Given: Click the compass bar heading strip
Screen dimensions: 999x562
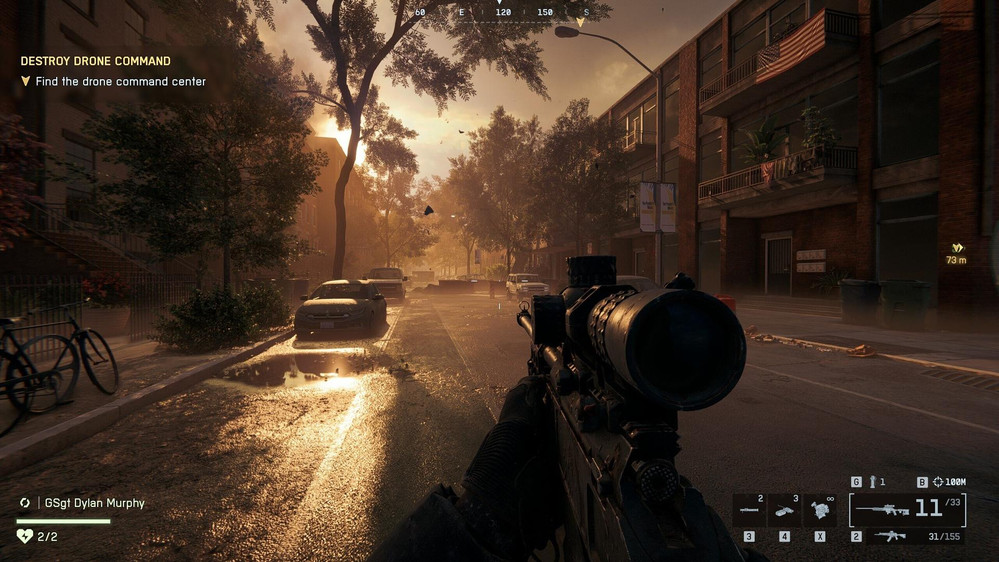Looking at the screenshot, I should 500,12.
